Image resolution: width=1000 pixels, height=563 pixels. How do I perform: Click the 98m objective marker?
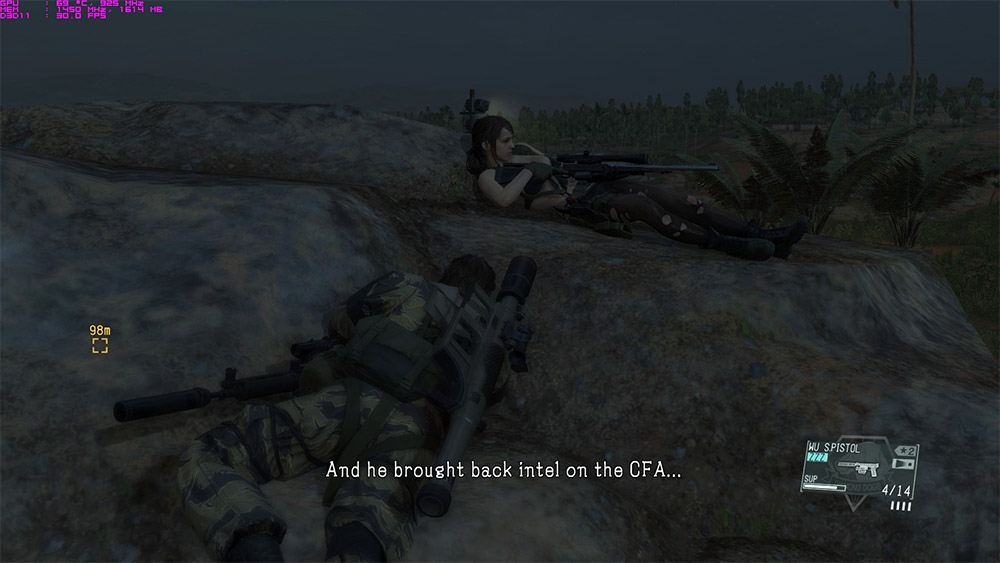(100, 346)
